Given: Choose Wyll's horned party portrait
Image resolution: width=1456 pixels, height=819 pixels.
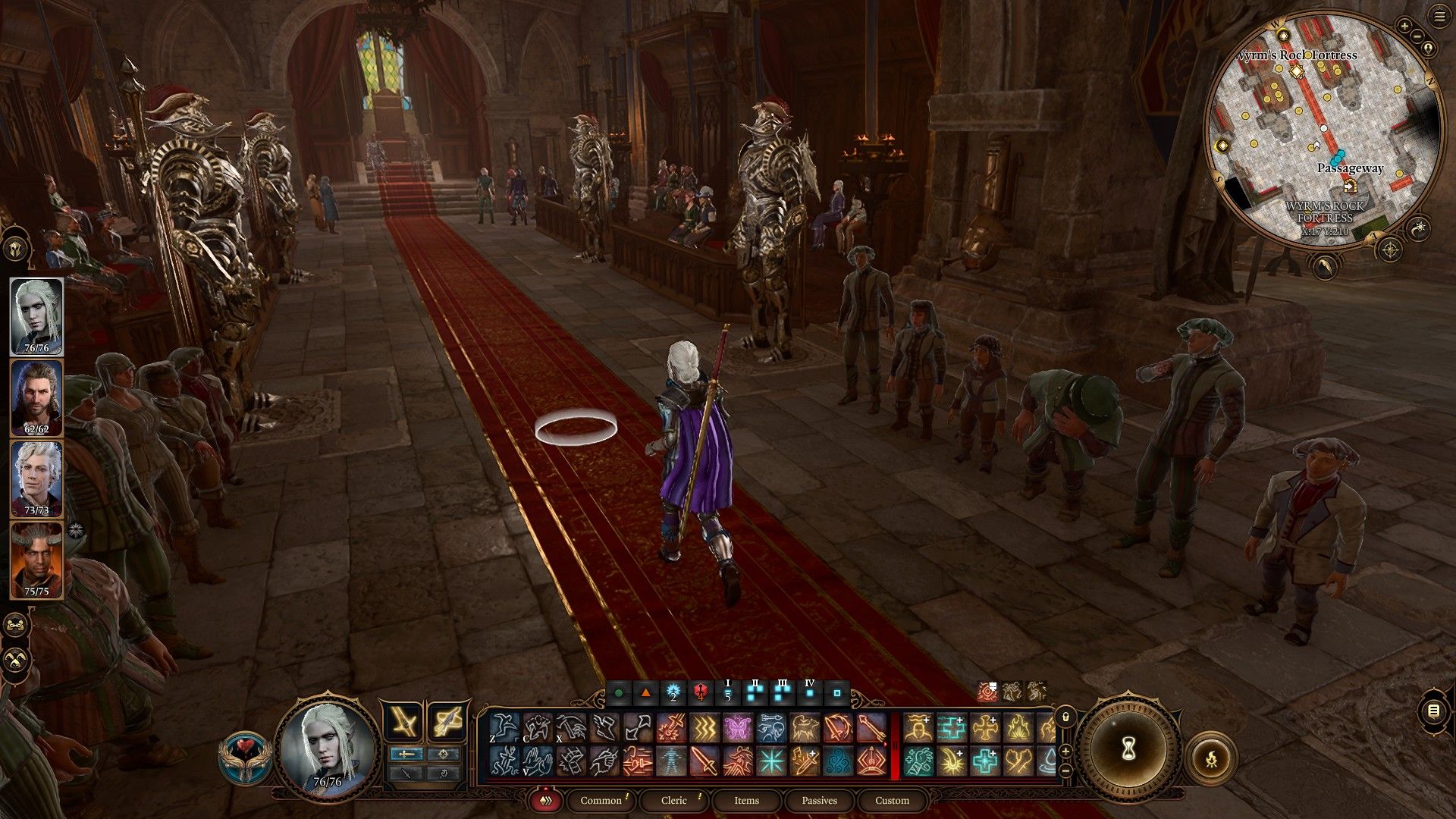Looking at the screenshot, I should pos(36,560).
